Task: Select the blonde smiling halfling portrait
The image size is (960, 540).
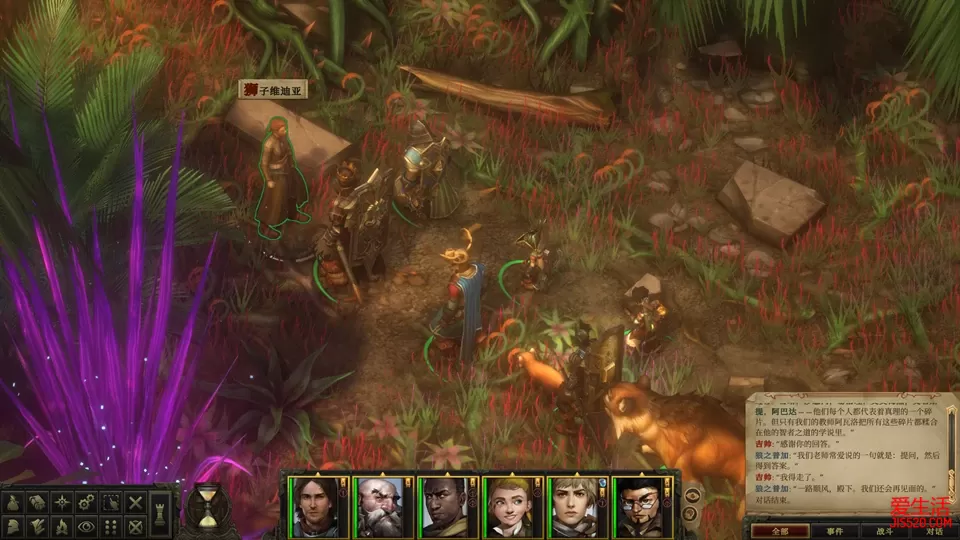Action: coord(508,507)
